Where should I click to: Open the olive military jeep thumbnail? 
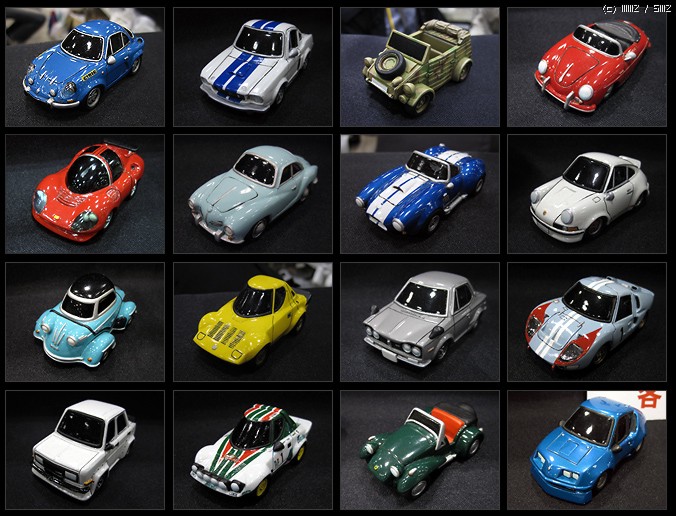coord(420,67)
